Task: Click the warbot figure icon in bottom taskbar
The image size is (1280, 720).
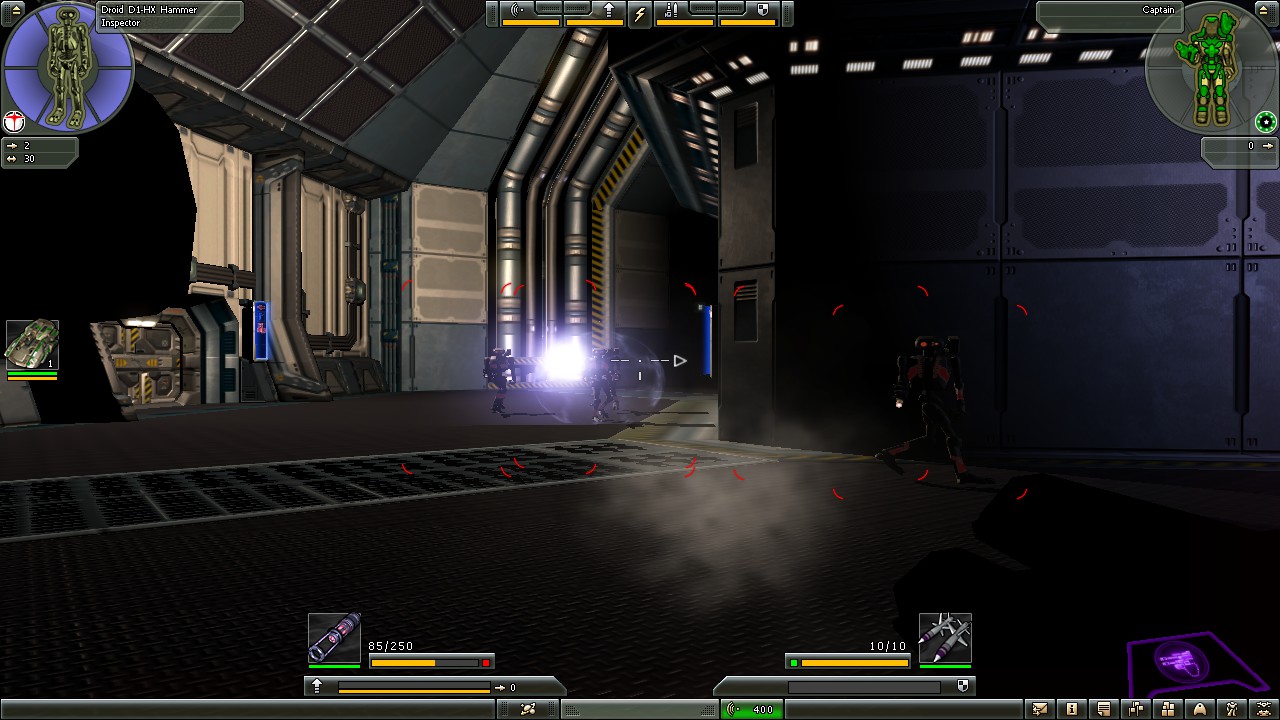Action: [x=1231, y=710]
